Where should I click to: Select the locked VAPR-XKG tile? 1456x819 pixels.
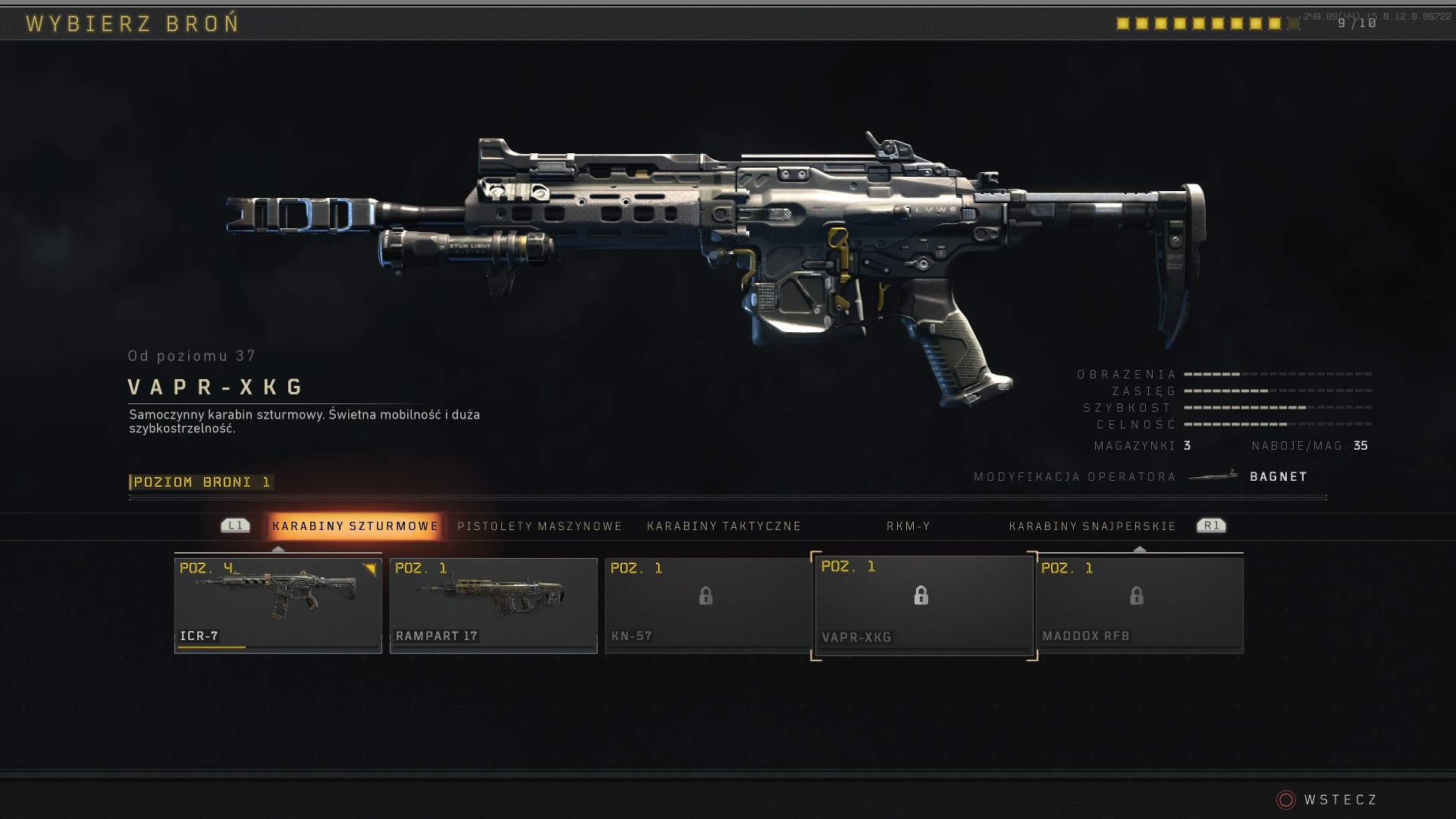click(x=923, y=606)
